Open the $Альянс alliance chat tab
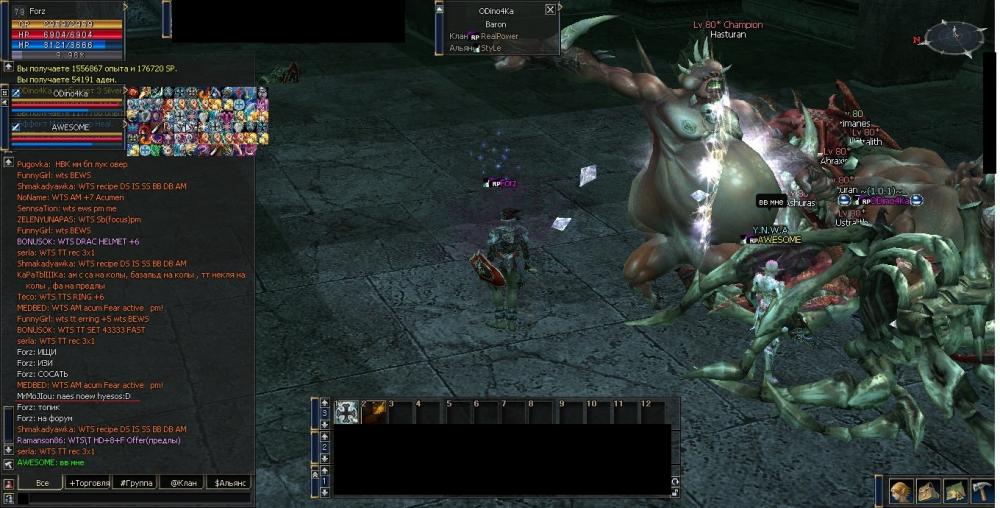 (x=227, y=483)
